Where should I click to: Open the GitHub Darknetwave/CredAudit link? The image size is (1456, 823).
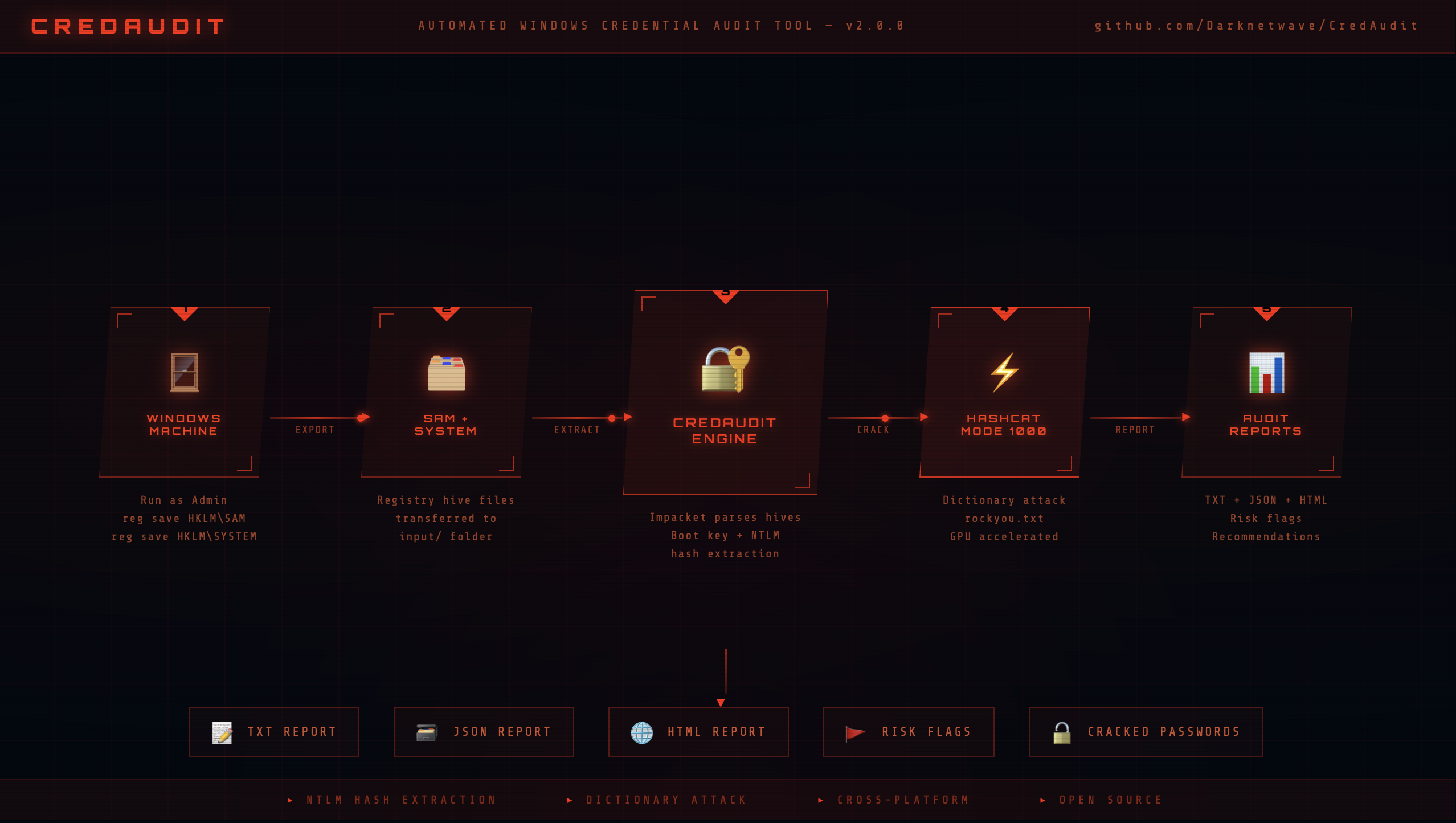click(1255, 26)
